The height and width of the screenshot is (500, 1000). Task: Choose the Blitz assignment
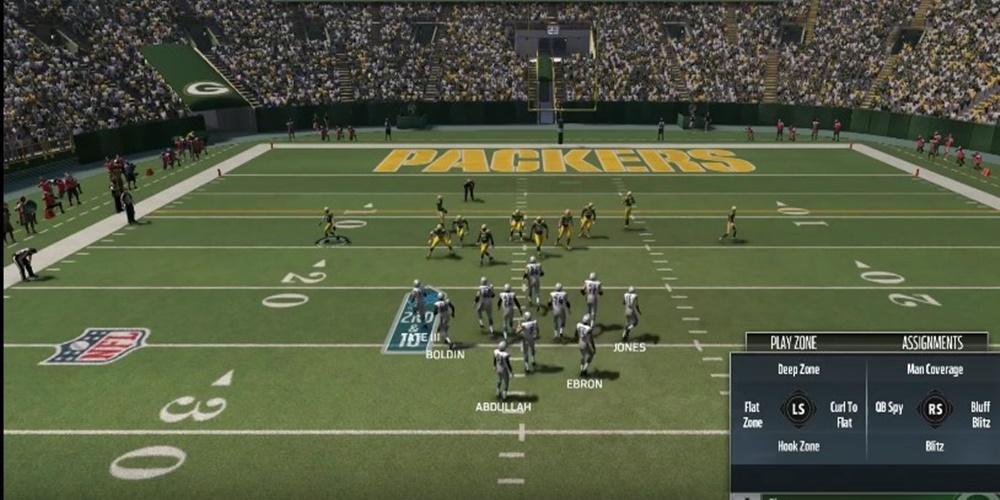click(x=934, y=447)
